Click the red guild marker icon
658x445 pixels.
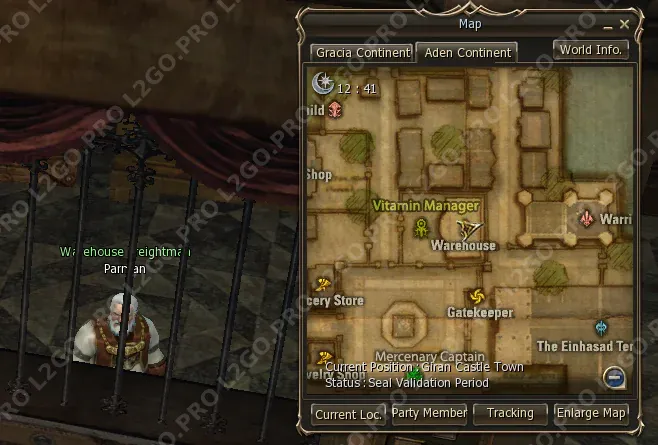point(335,109)
